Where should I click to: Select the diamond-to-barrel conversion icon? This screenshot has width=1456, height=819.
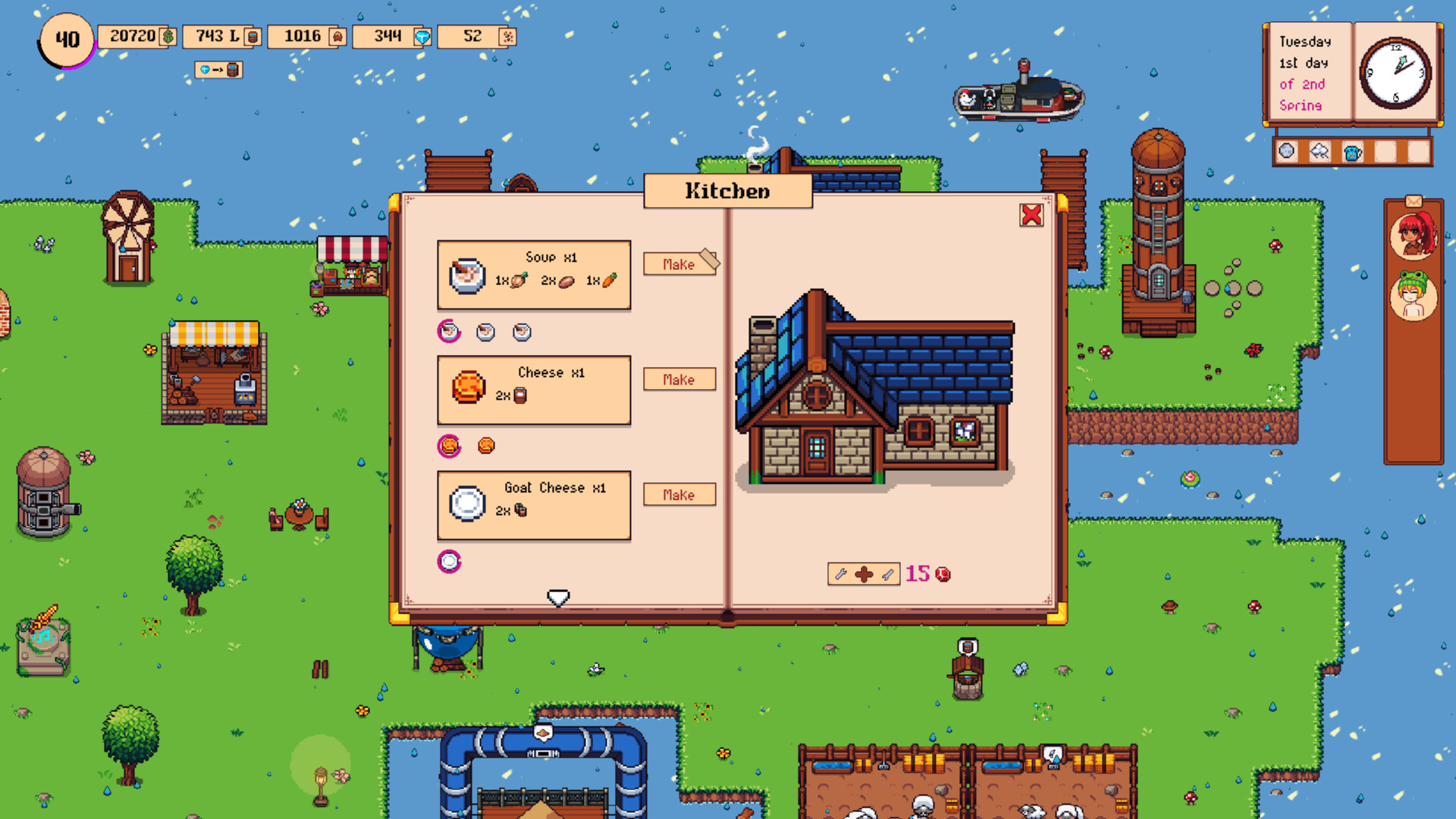[218, 70]
